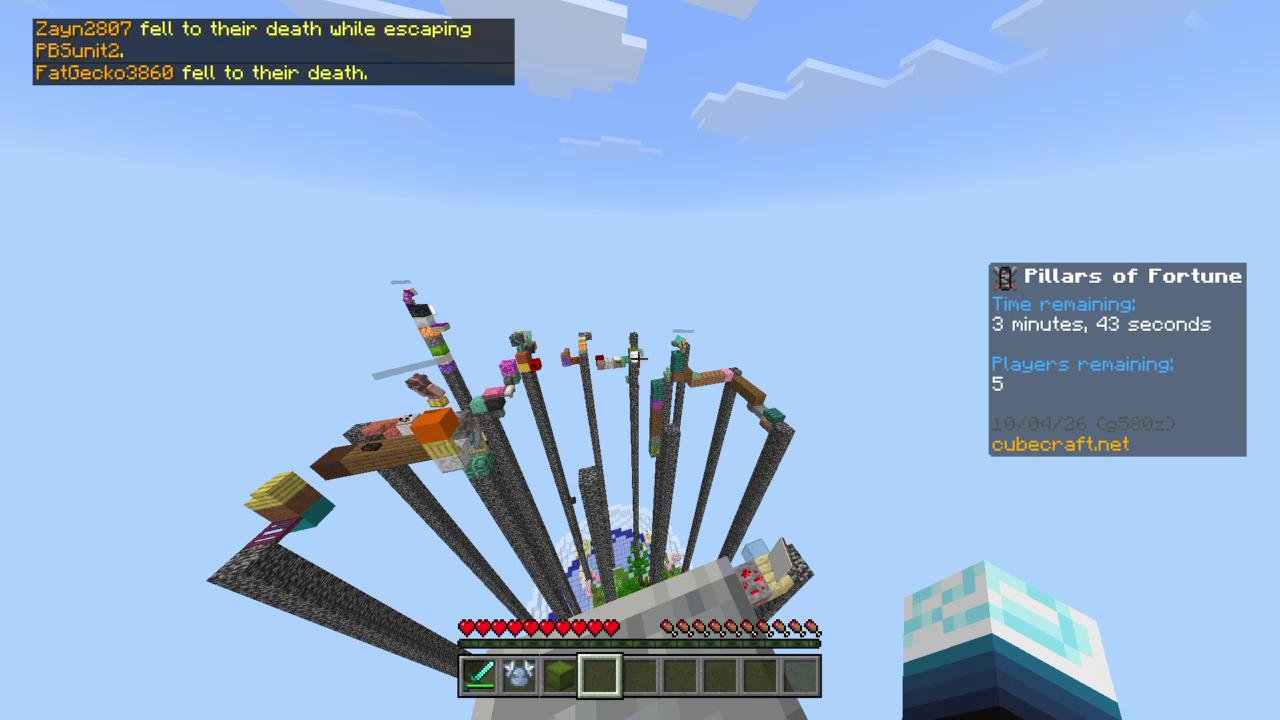Click the crosshair at screen center
1280x720 pixels.
[x=640, y=360]
